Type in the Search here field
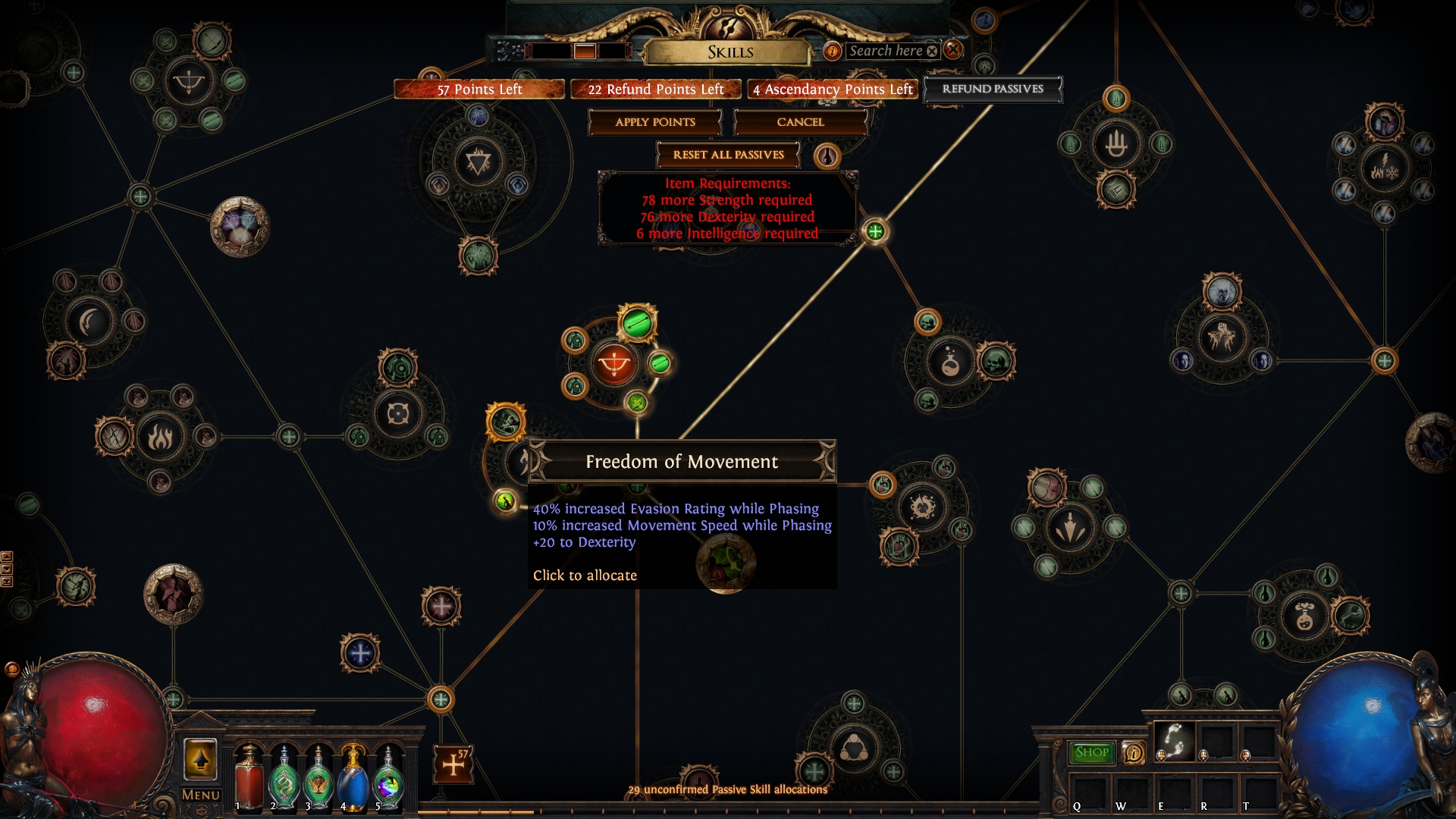The width and height of the screenshot is (1456, 819). 885,51
